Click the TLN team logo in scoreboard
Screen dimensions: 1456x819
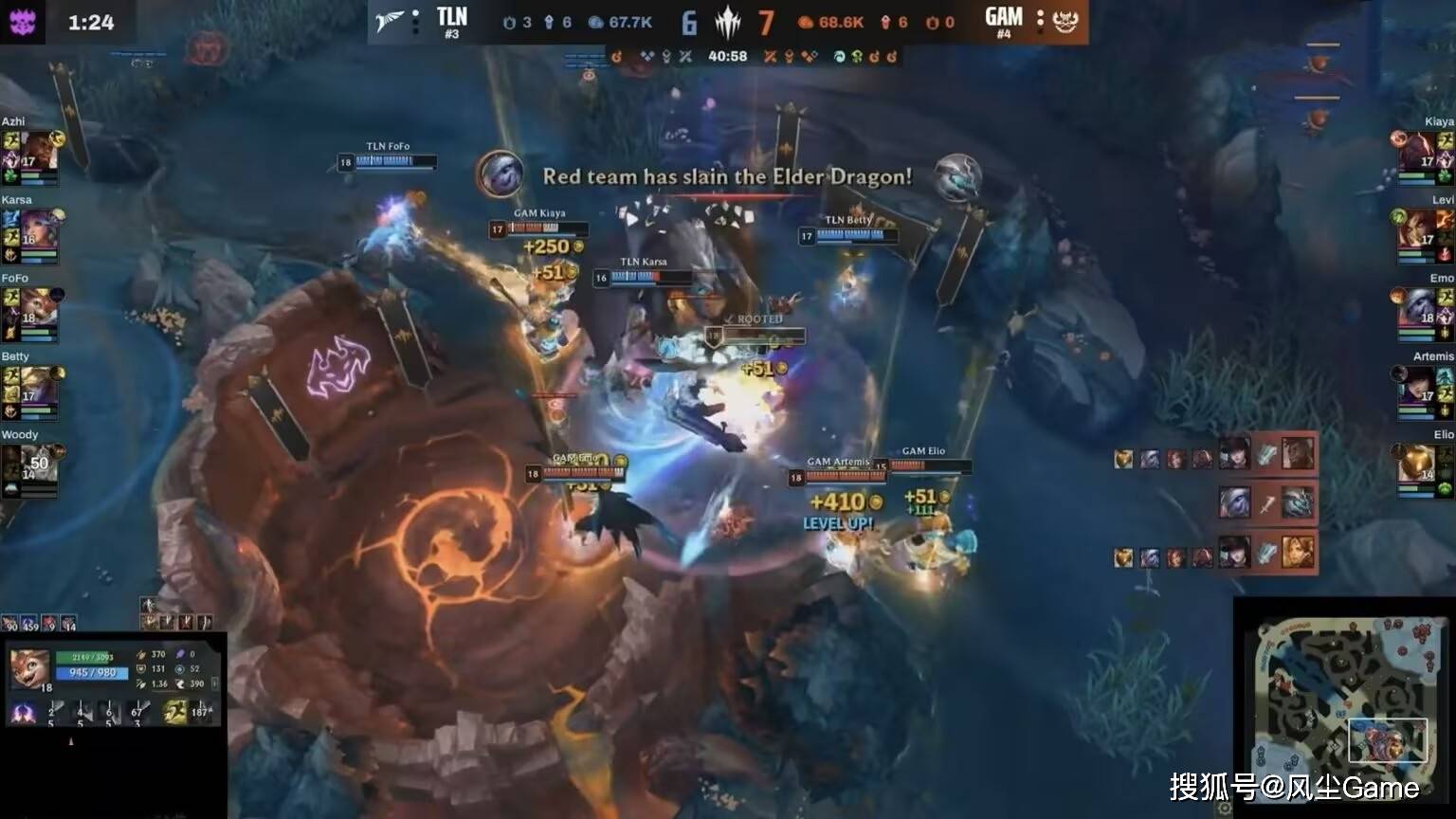pyautogui.click(x=390, y=21)
